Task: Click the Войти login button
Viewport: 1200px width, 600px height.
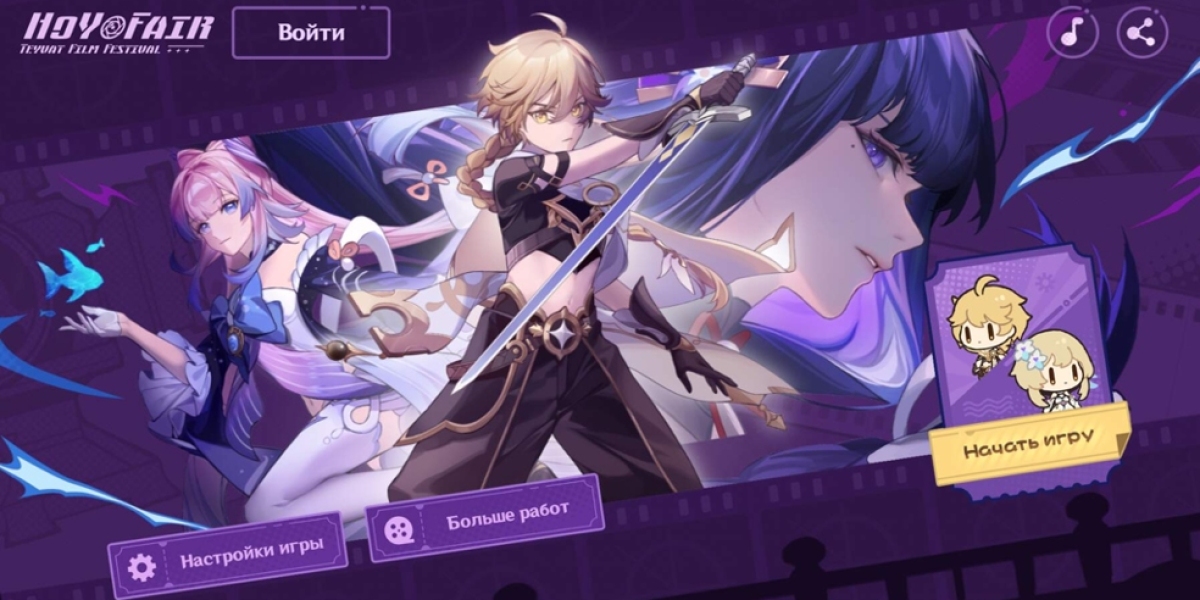Action: tap(311, 33)
